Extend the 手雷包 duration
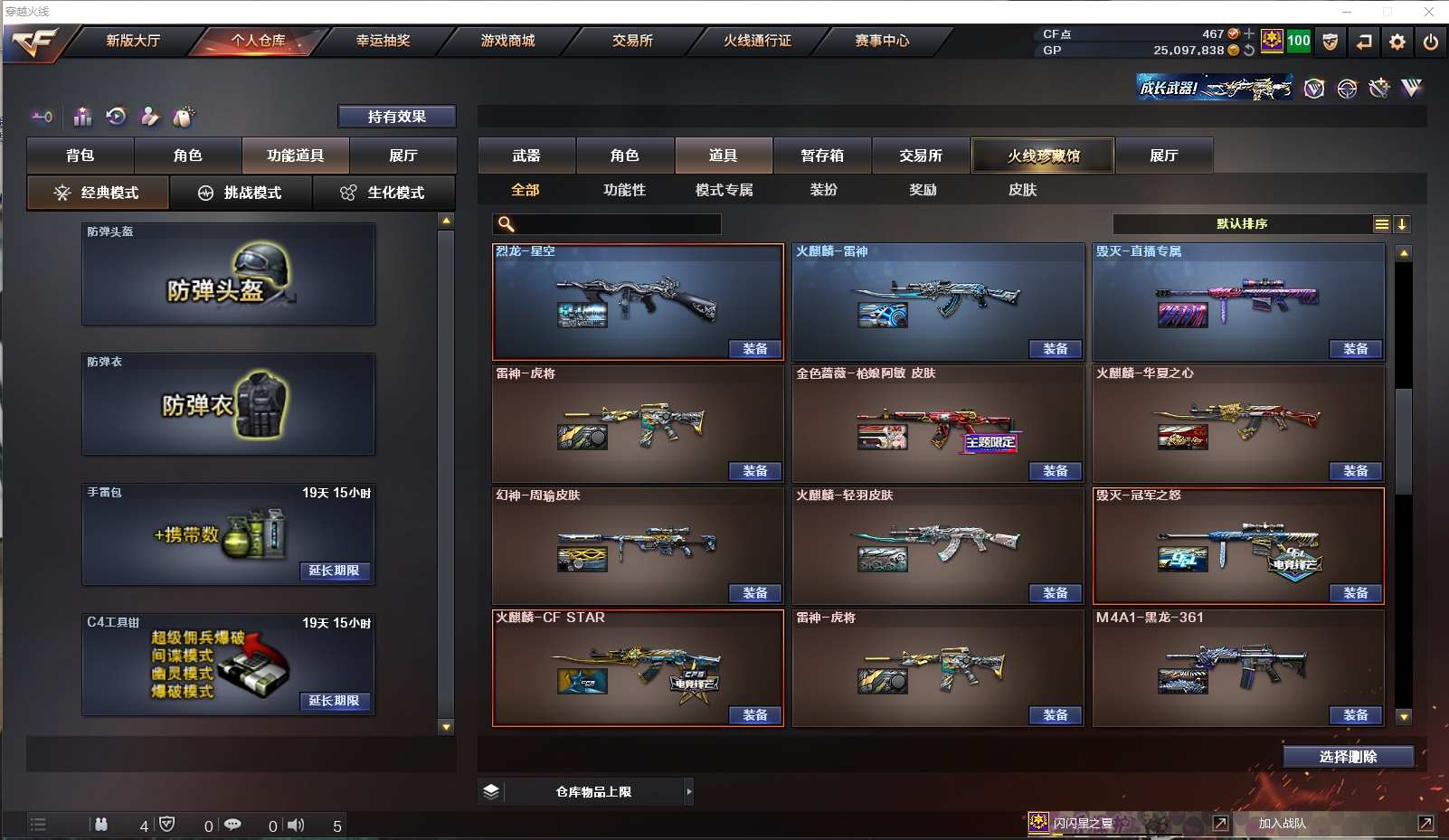Image resolution: width=1449 pixels, height=840 pixels. point(334,571)
